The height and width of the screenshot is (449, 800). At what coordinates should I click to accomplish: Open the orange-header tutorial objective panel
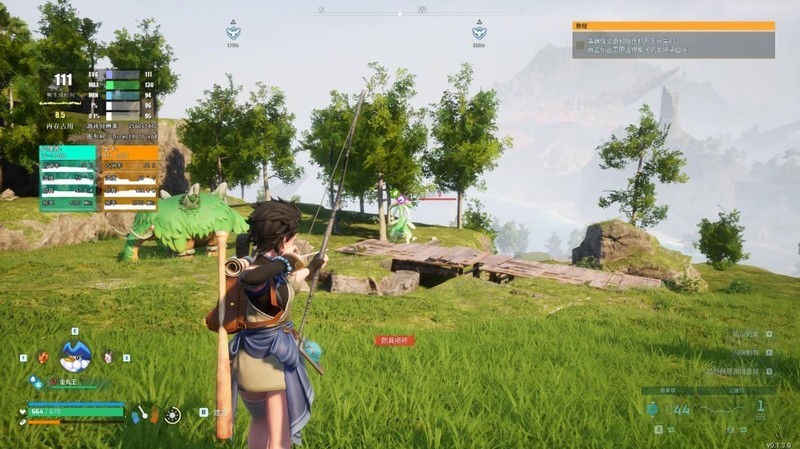pos(673,26)
